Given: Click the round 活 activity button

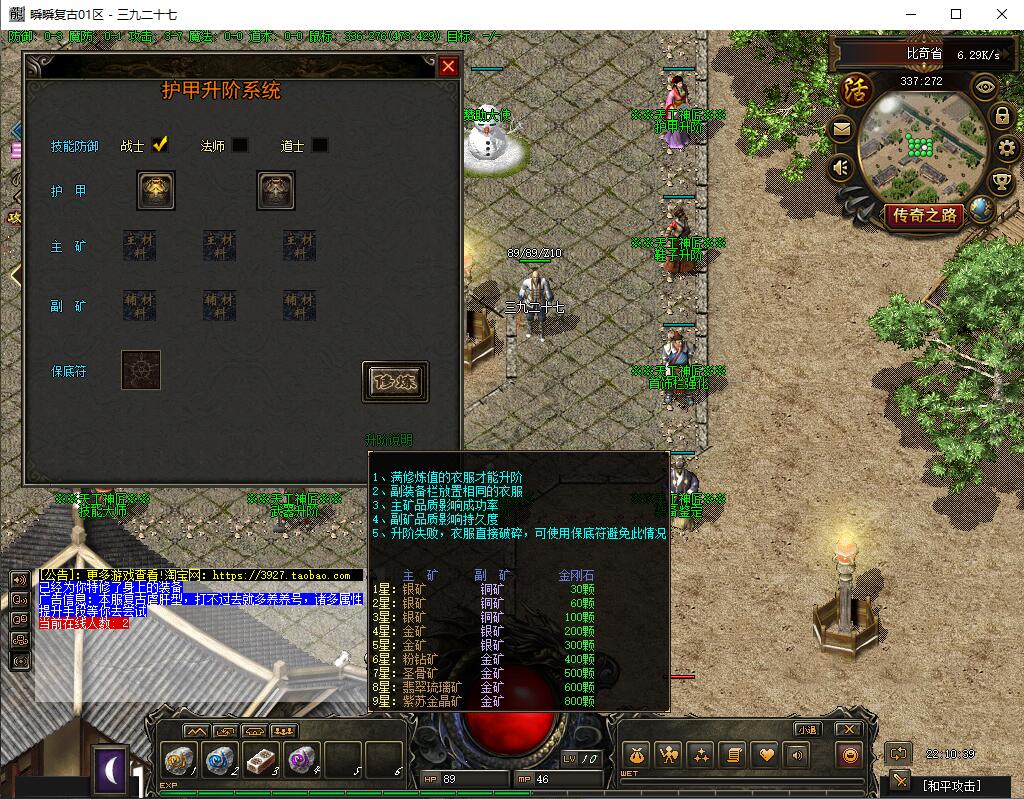Looking at the screenshot, I should point(856,88).
